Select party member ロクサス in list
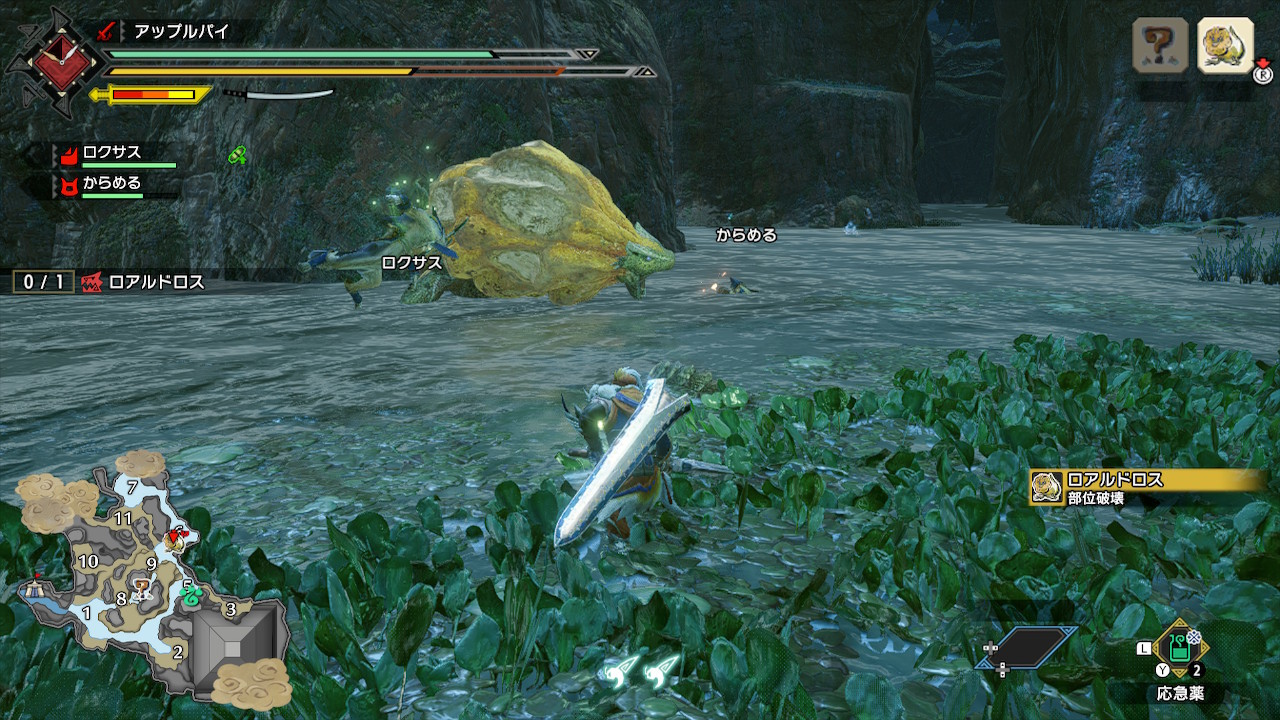 click(112, 154)
